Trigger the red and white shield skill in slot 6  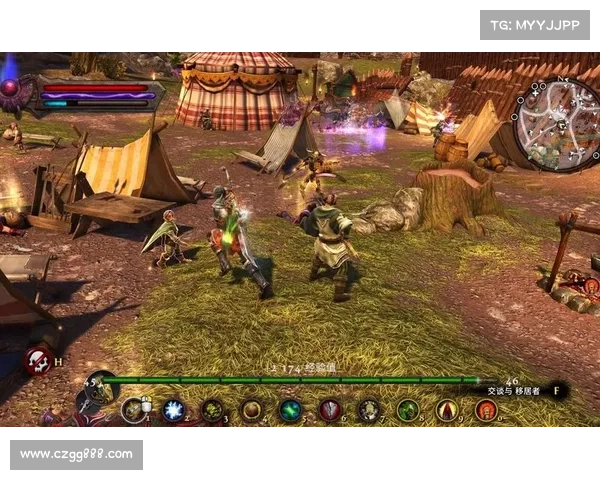point(330,410)
